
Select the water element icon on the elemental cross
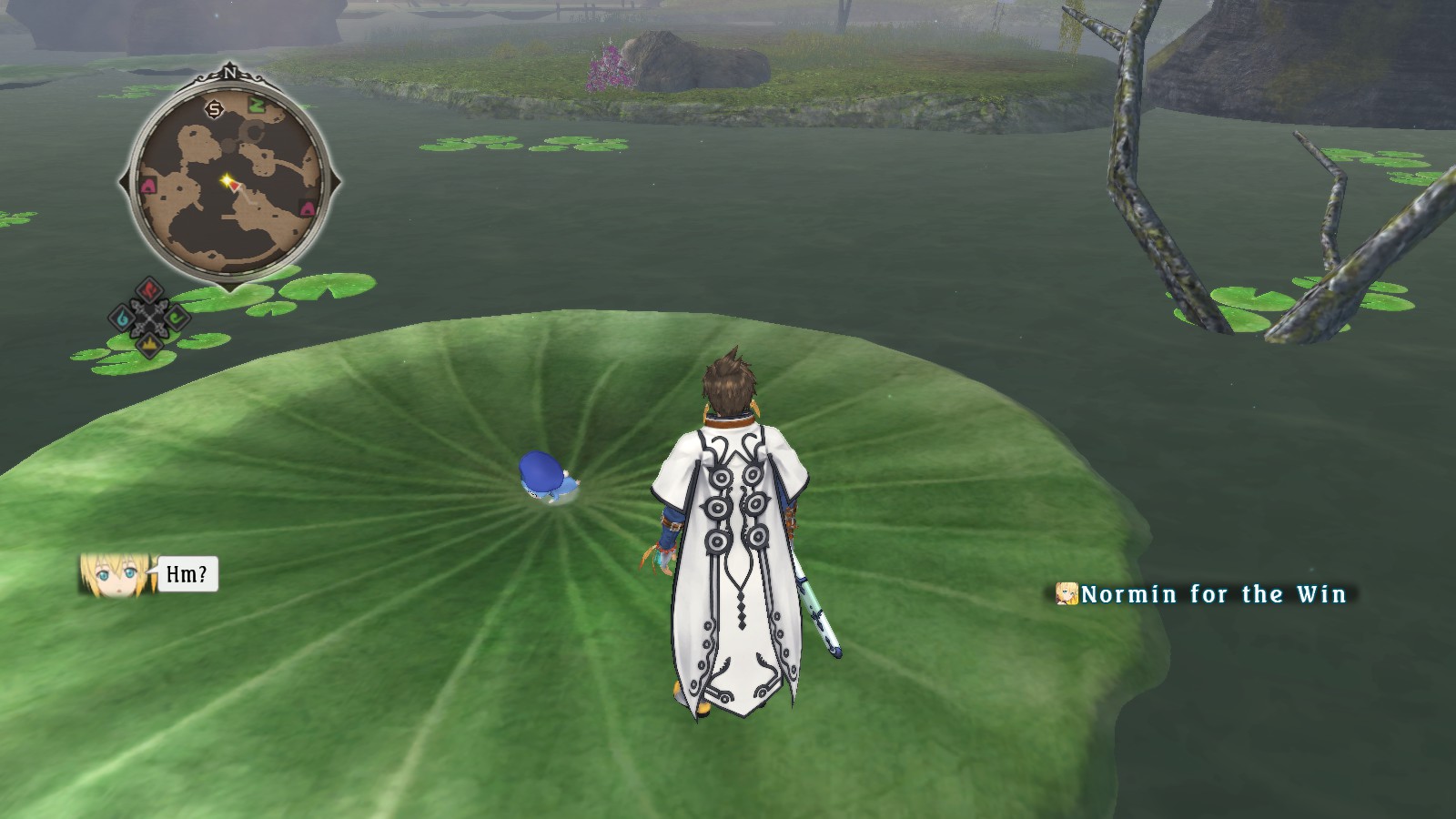click(x=122, y=318)
